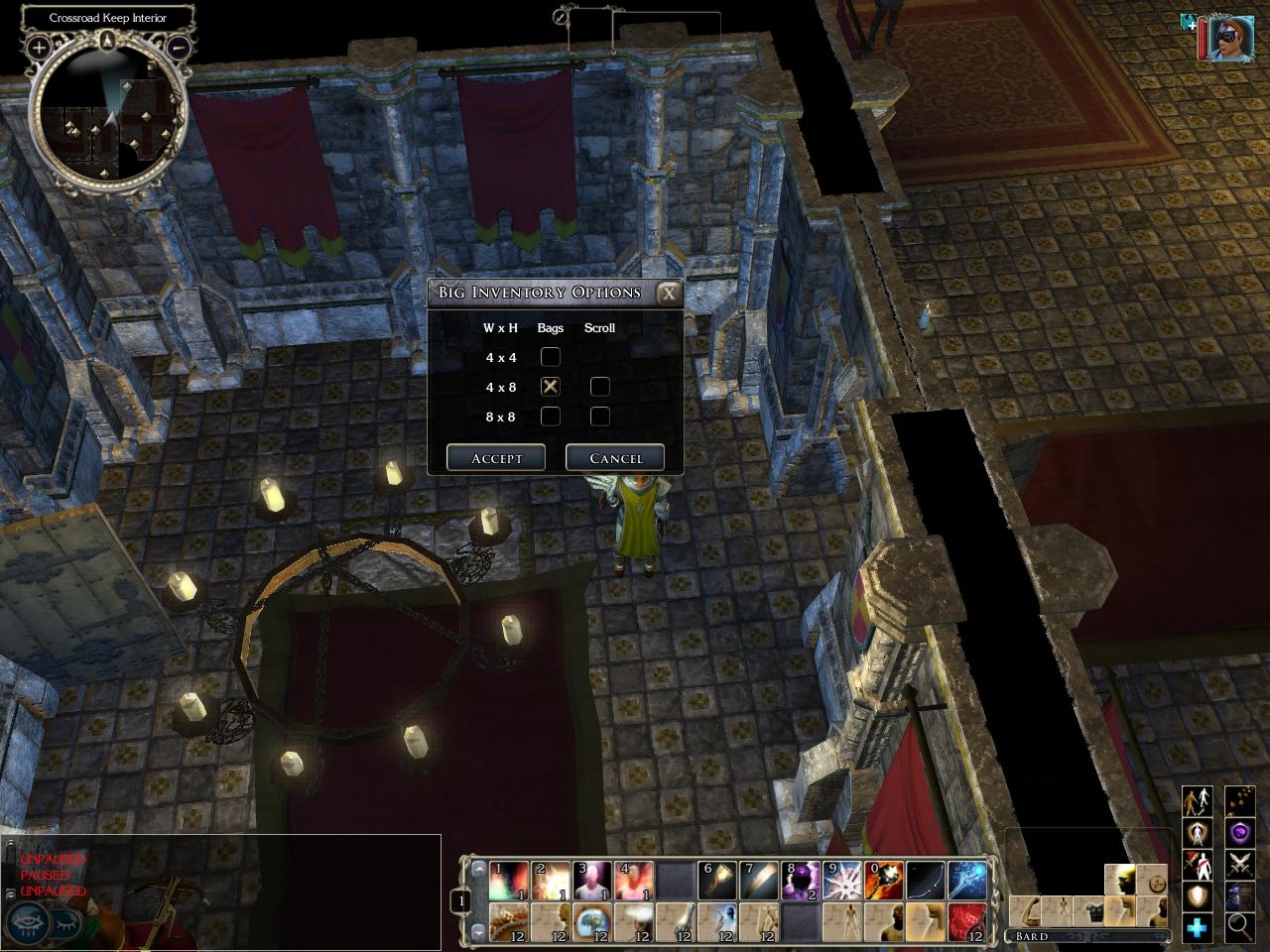Enable Scroll for the 8 x 8 layout
The image size is (1270, 952).
599,416
